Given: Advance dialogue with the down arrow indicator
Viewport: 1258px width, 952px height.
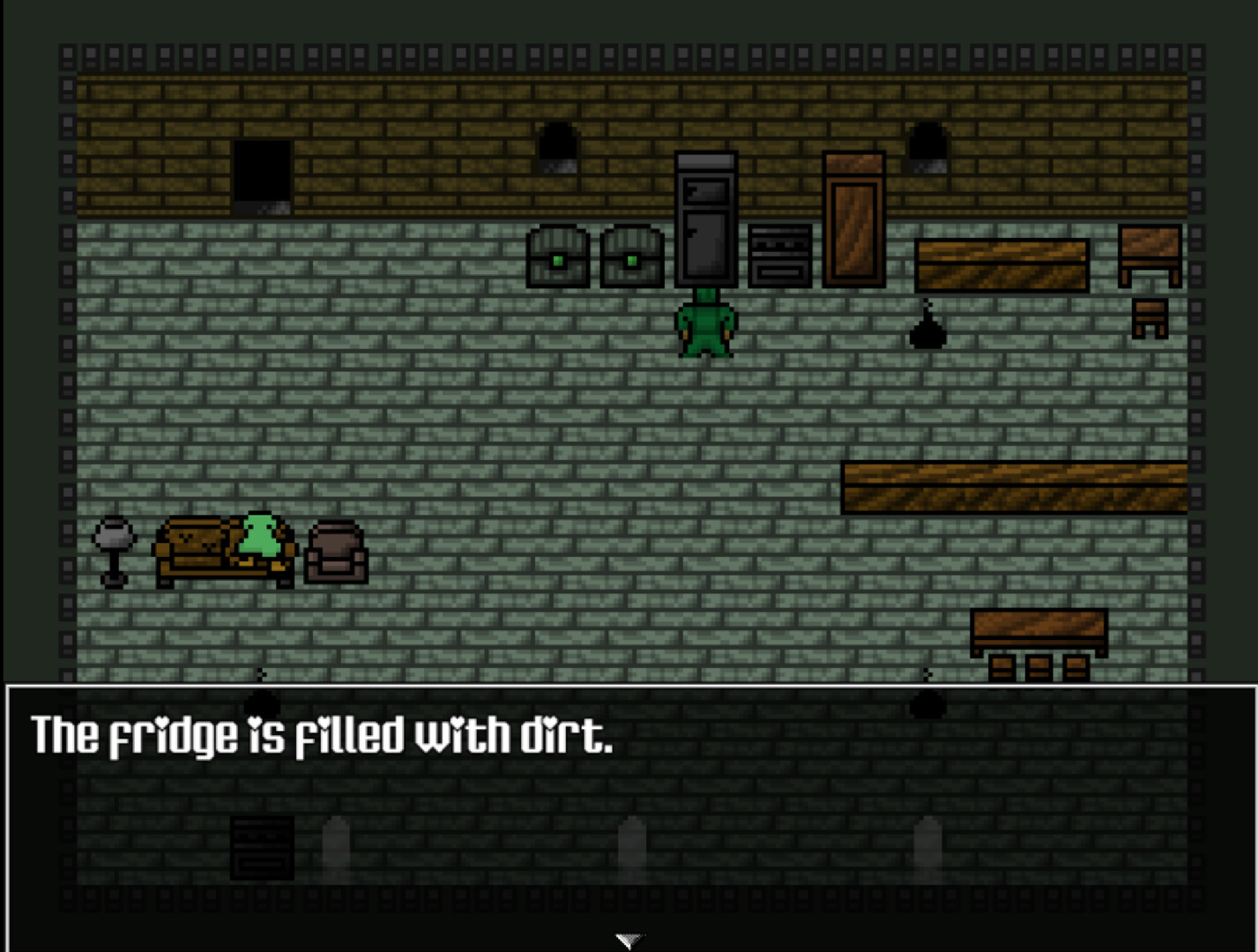Looking at the screenshot, I should pos(629,939).
